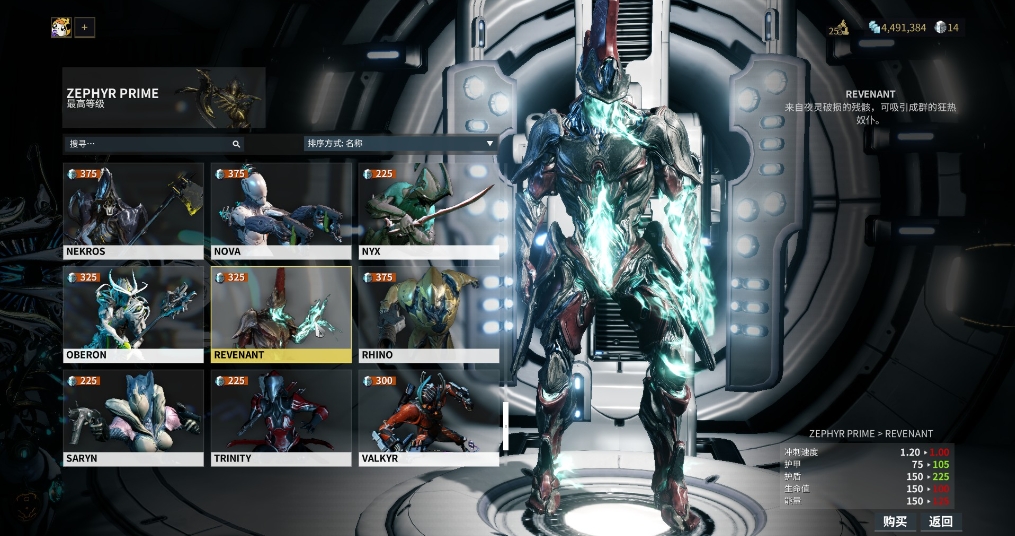Click the warframe list scrollbar handle
This screenshot has width=1015, height=536.
point(506,425)
